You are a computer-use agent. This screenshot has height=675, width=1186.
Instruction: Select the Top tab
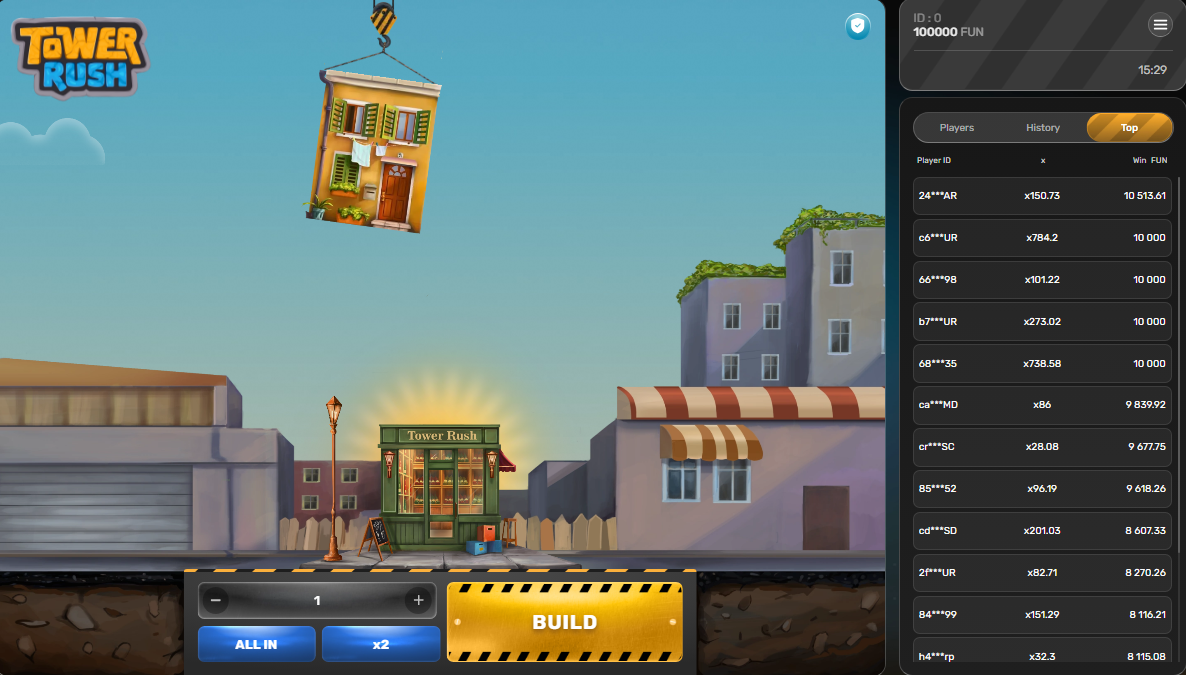pos(1129,128)
